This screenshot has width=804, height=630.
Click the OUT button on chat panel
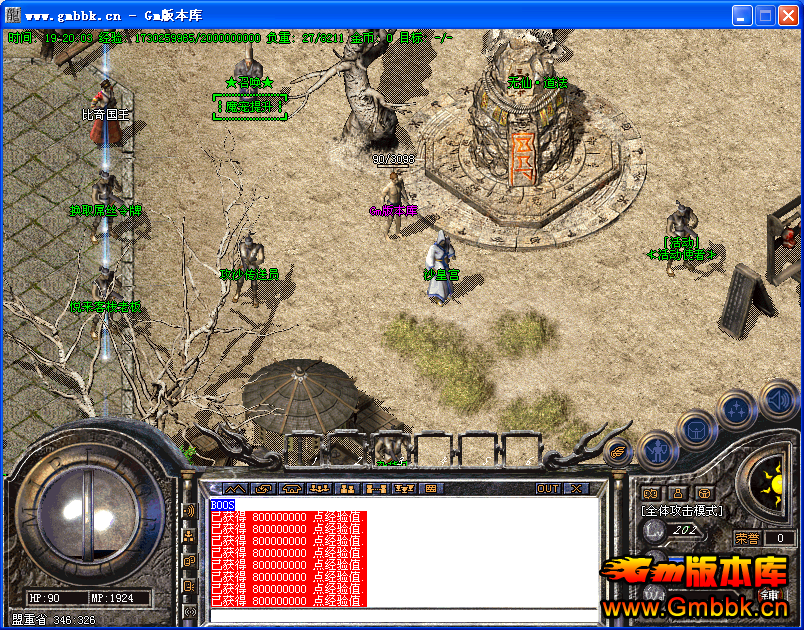click(547, 489)
